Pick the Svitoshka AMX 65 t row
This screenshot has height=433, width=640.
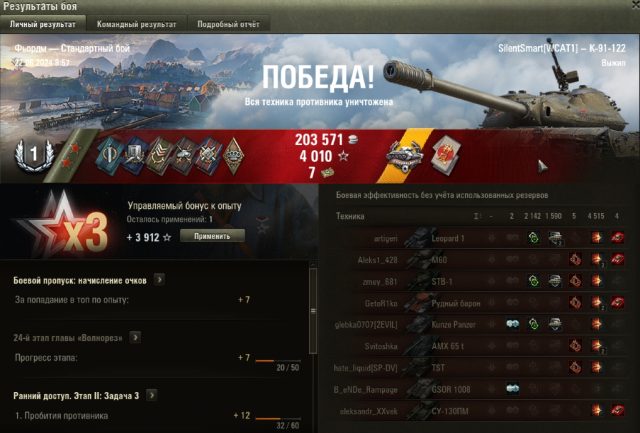480,345
